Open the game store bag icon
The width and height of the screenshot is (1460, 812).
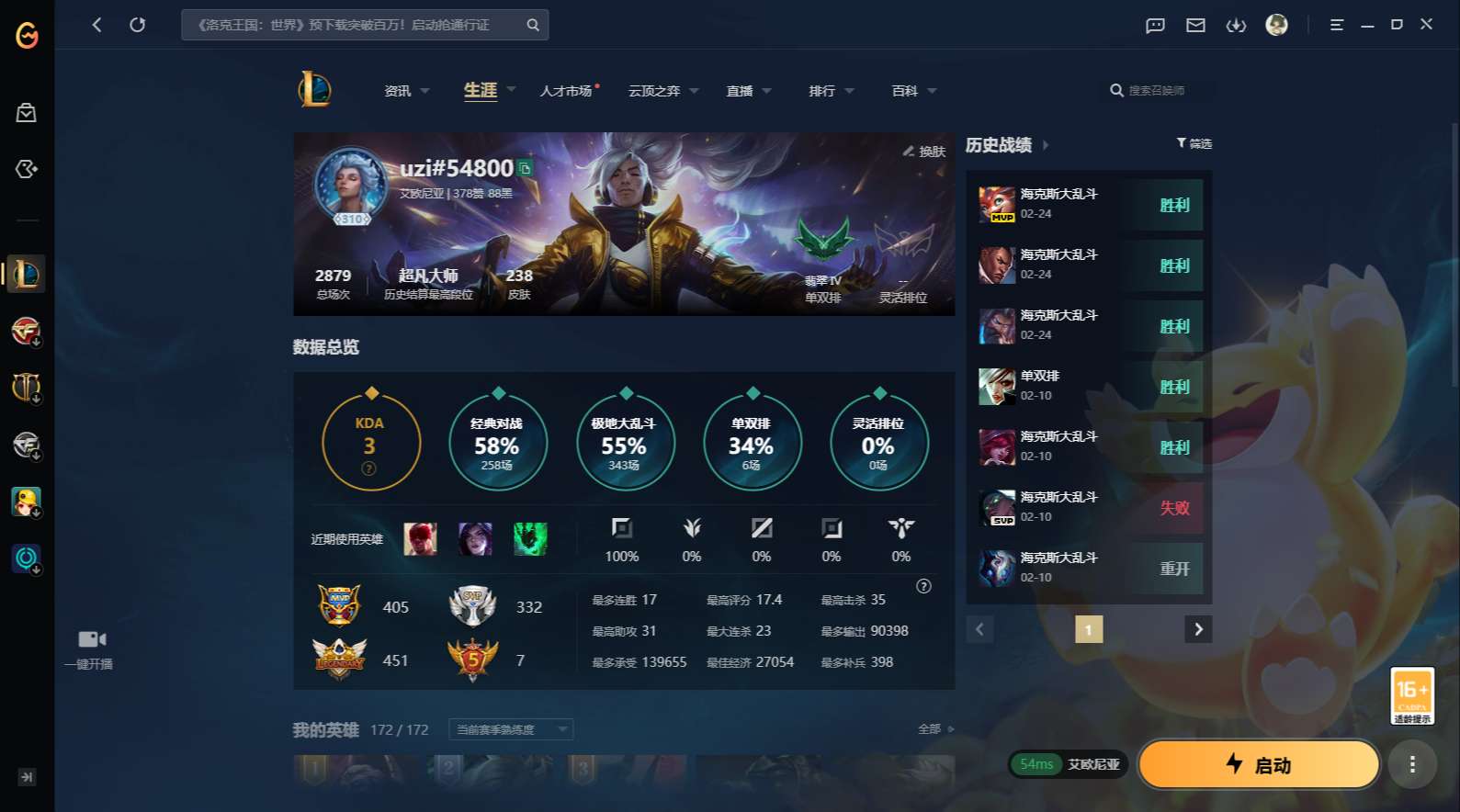[x=27, y=112]
